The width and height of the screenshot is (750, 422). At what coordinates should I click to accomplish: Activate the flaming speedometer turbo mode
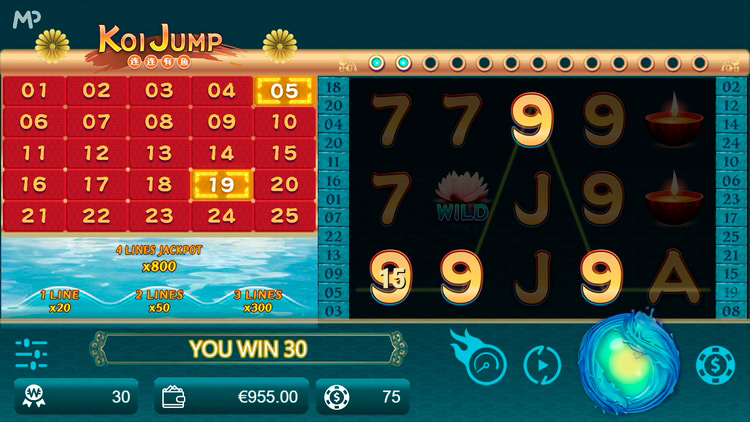(484, 362)
